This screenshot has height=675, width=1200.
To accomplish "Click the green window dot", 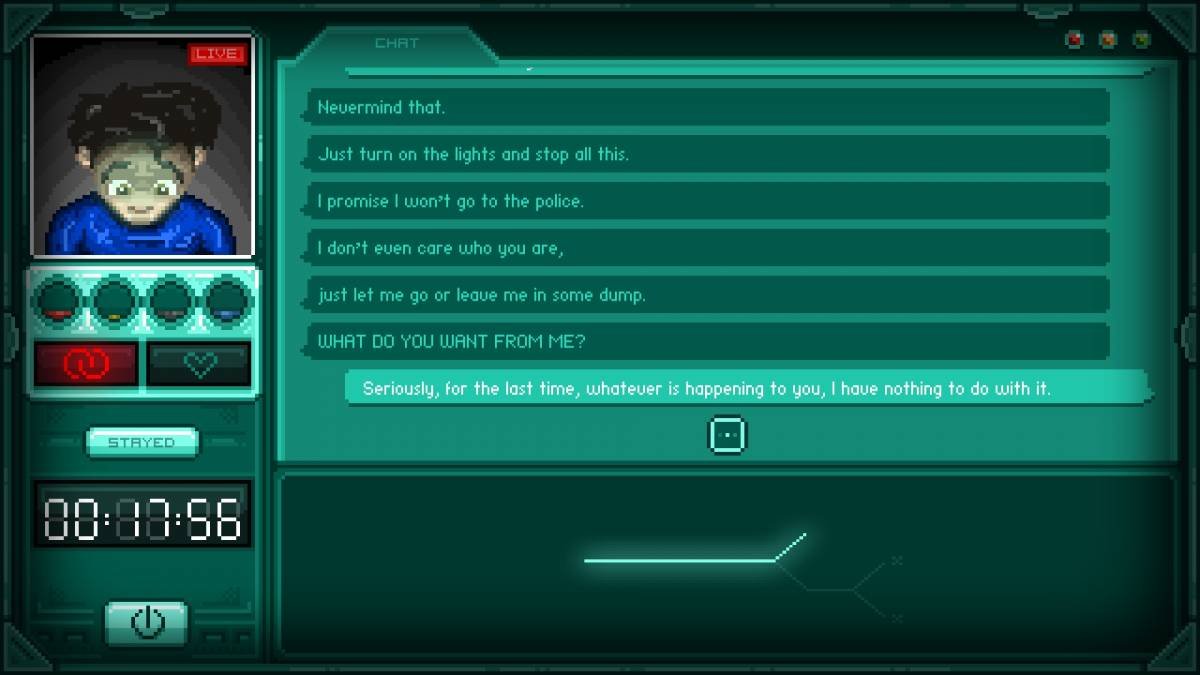I will point(1141,40).
